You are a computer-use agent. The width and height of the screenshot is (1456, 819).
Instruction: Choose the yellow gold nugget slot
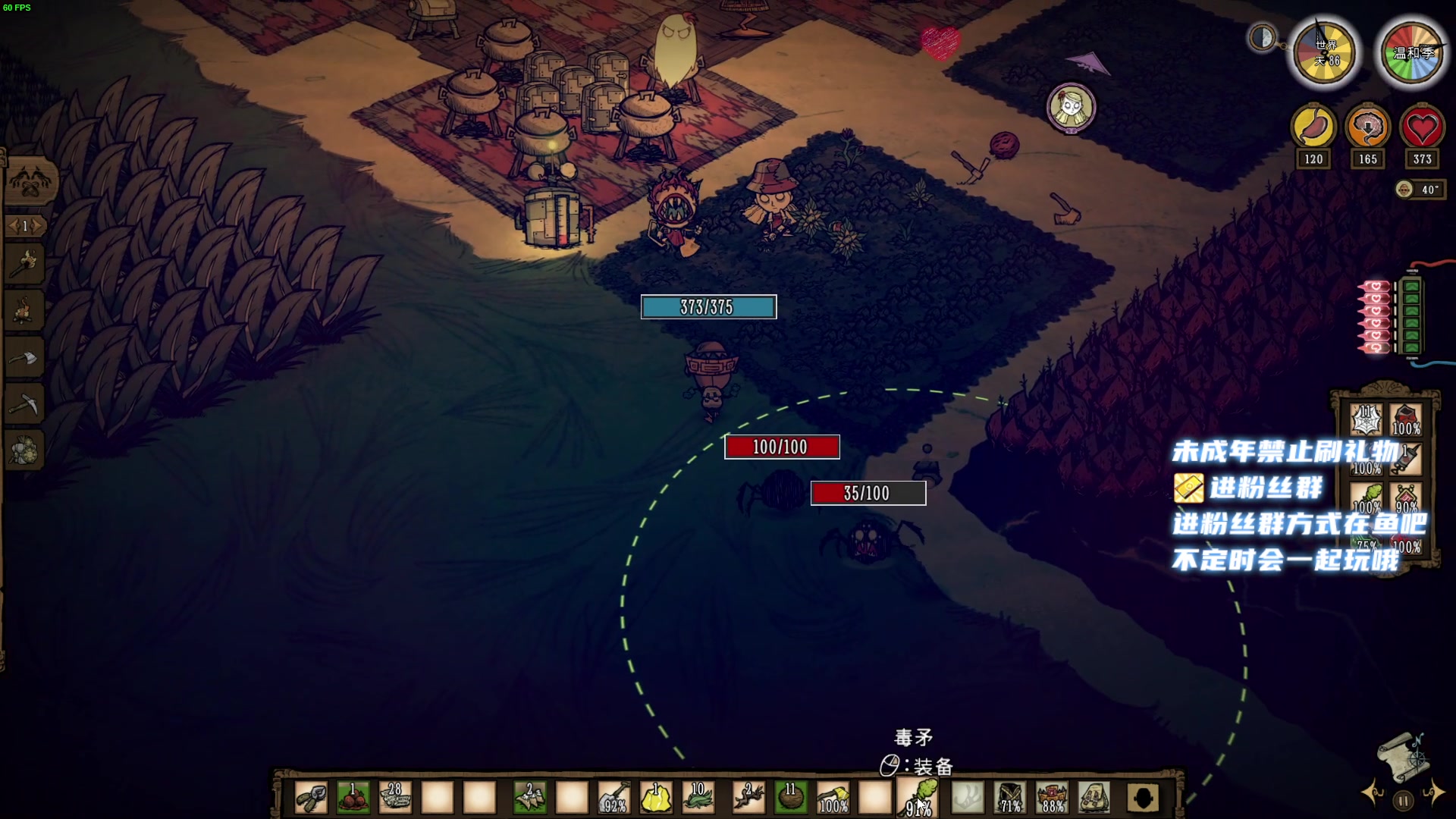(x=656, y=798)
